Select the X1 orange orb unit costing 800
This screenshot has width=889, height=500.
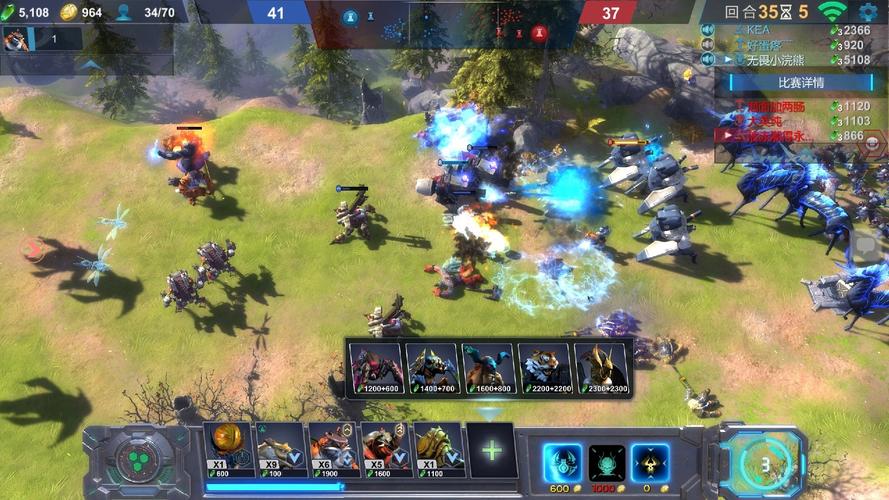point(228,449)
